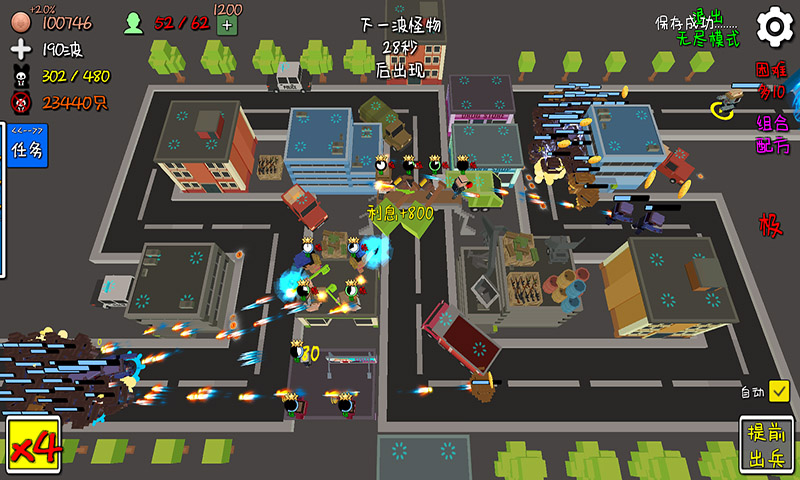
Task: Click the 提前出兵 early wave button
Action: [767, 447]
